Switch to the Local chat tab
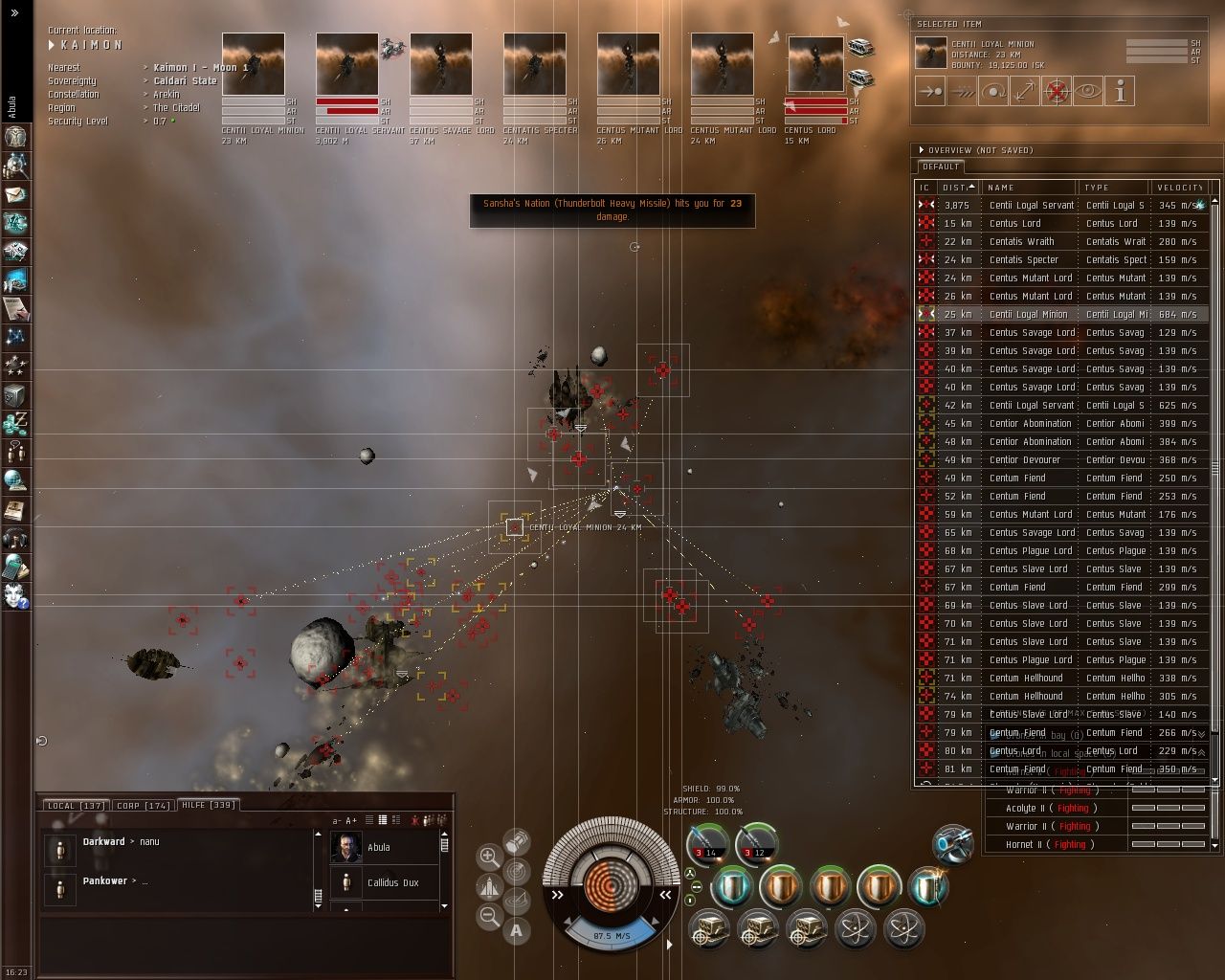This screenshot has width=1225, height=980. pos(75,806)
